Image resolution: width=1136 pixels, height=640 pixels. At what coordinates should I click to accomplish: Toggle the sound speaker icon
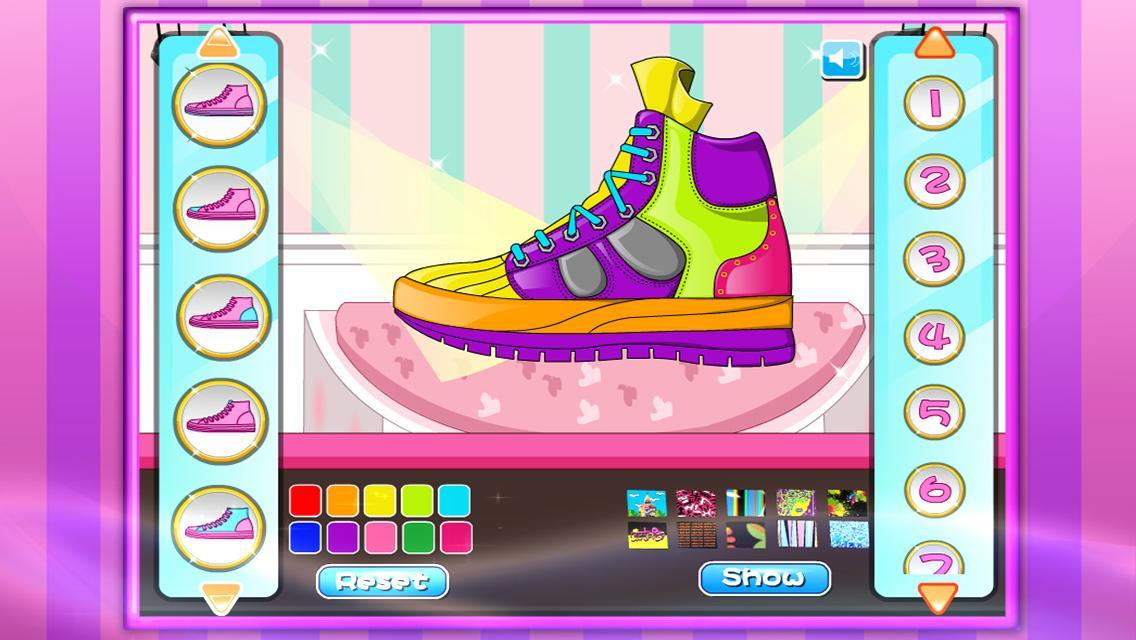(x=842, y=60)
